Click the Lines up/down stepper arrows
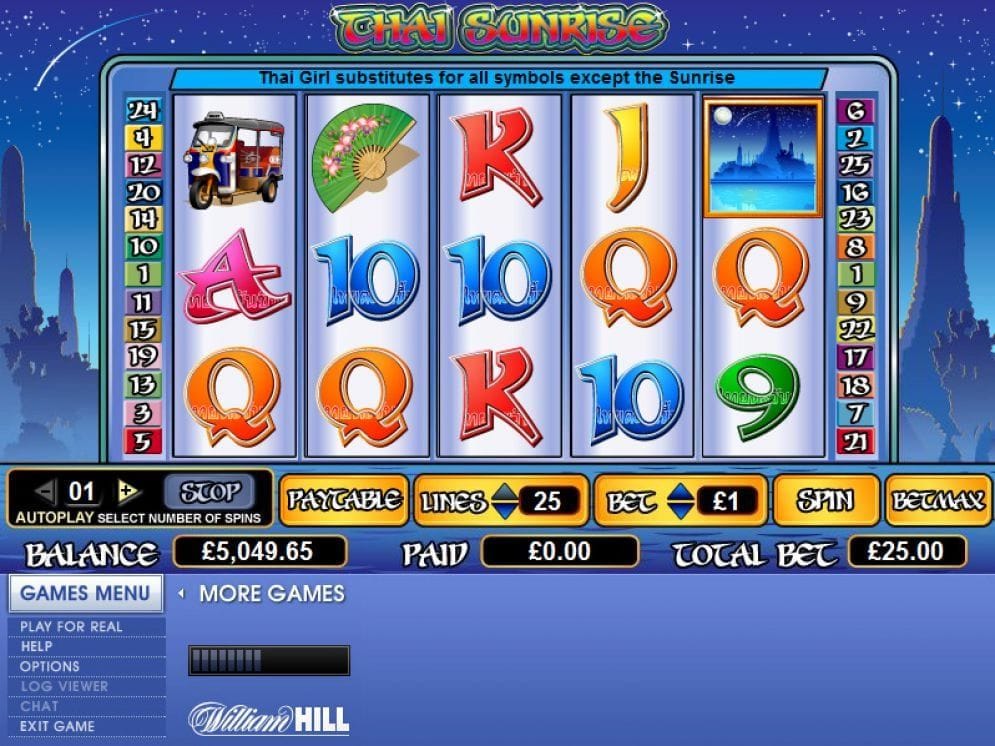The width and height of the screenshot is (995, 746). pos(507,501)
